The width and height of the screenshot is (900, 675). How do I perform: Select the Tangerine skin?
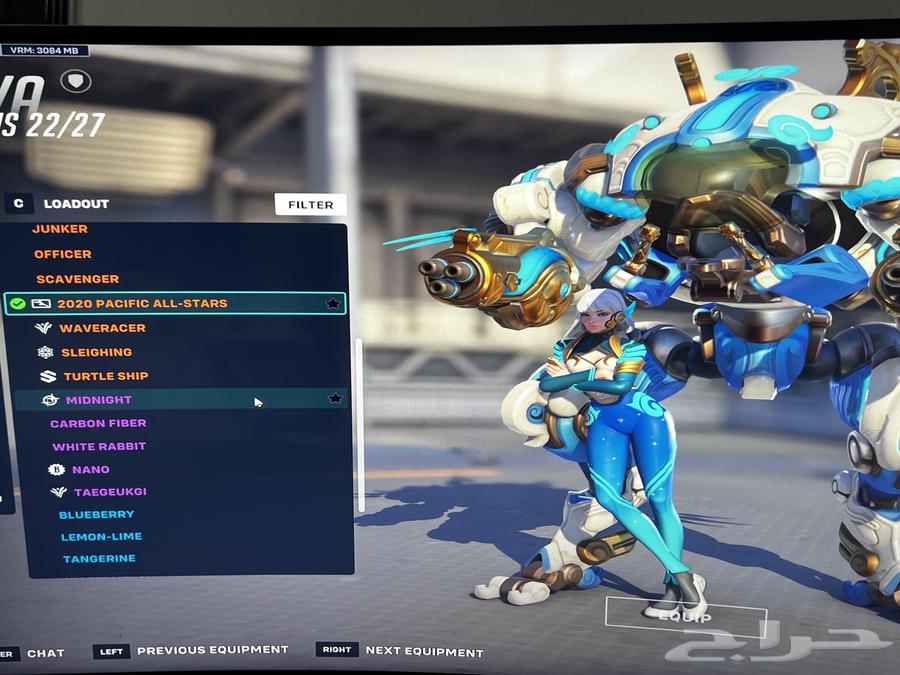99,559
